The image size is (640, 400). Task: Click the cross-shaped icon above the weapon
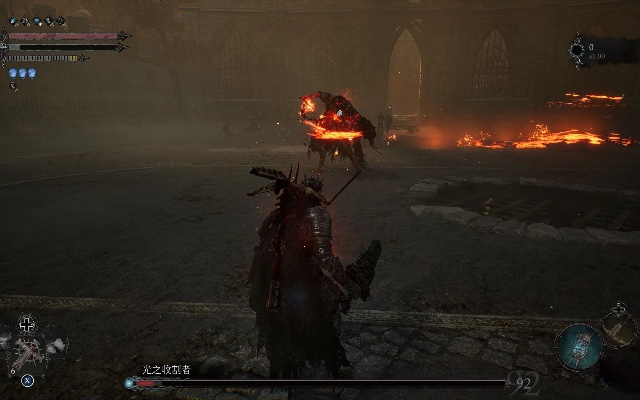pos(27,324)
